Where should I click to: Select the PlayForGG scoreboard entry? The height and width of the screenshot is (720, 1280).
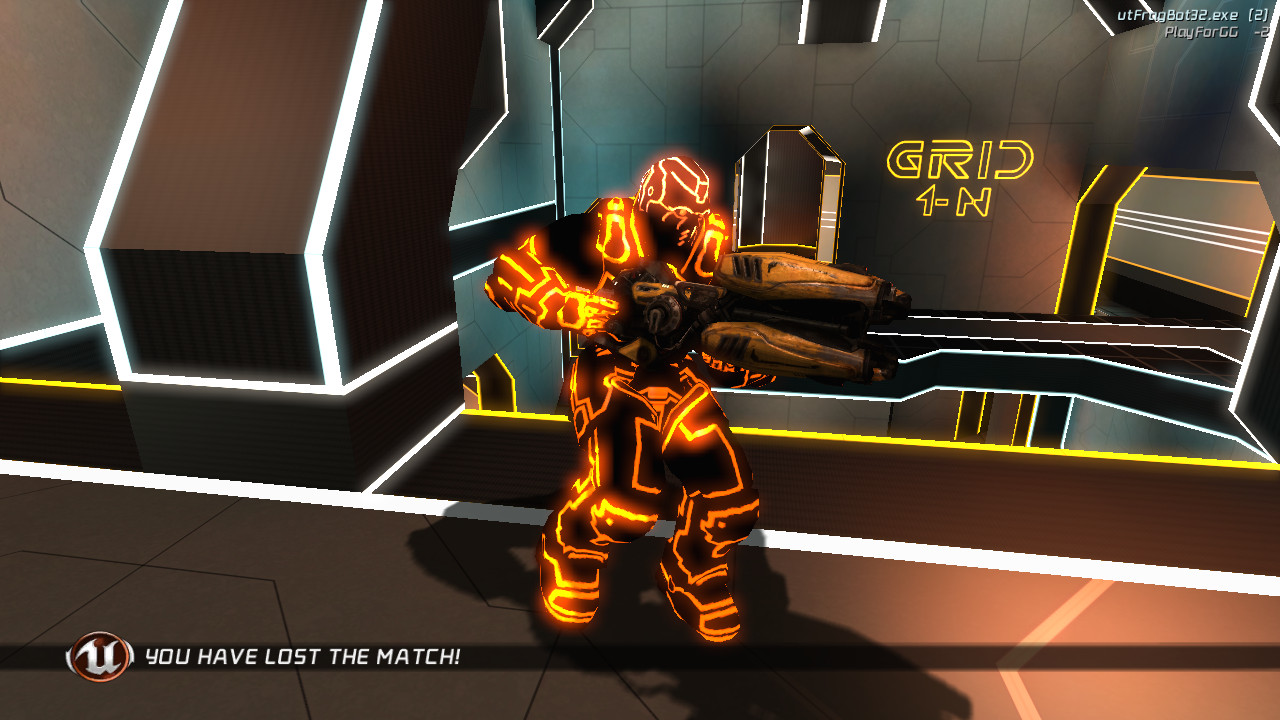[1198, 32]
